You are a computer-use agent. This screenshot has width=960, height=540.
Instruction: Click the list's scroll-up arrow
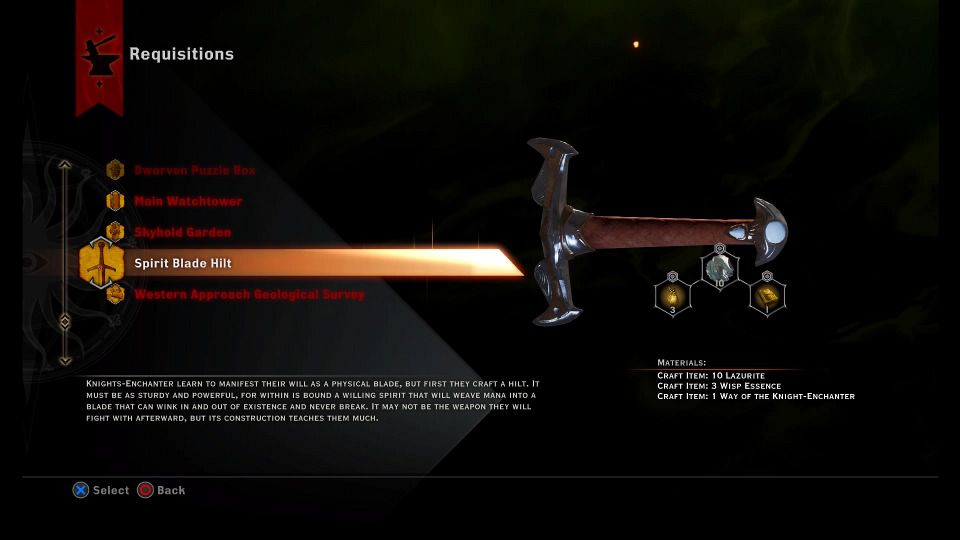pyautogui.click(x=65, y=165)
